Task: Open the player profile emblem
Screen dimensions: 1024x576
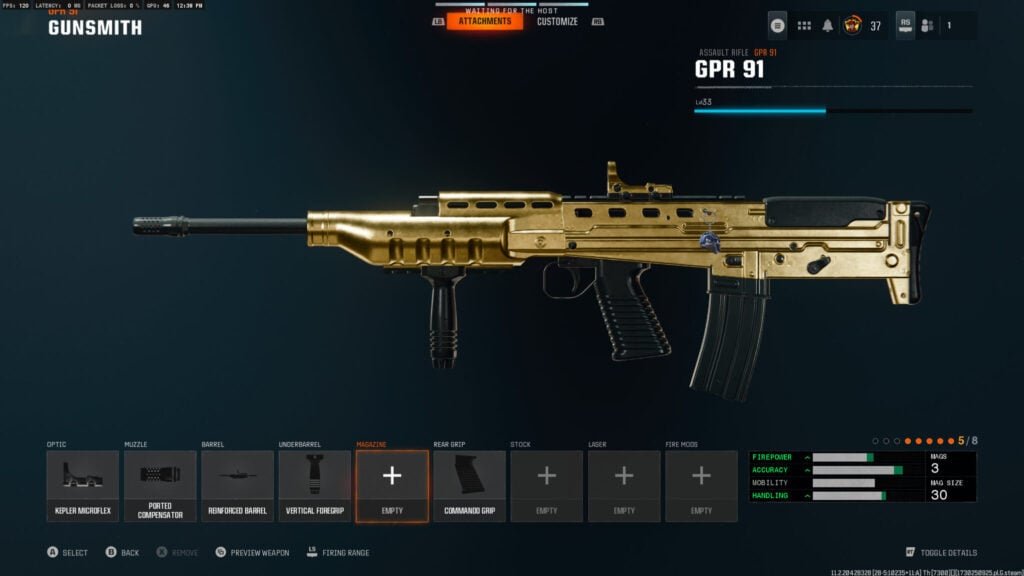Action: coord(853,26)
